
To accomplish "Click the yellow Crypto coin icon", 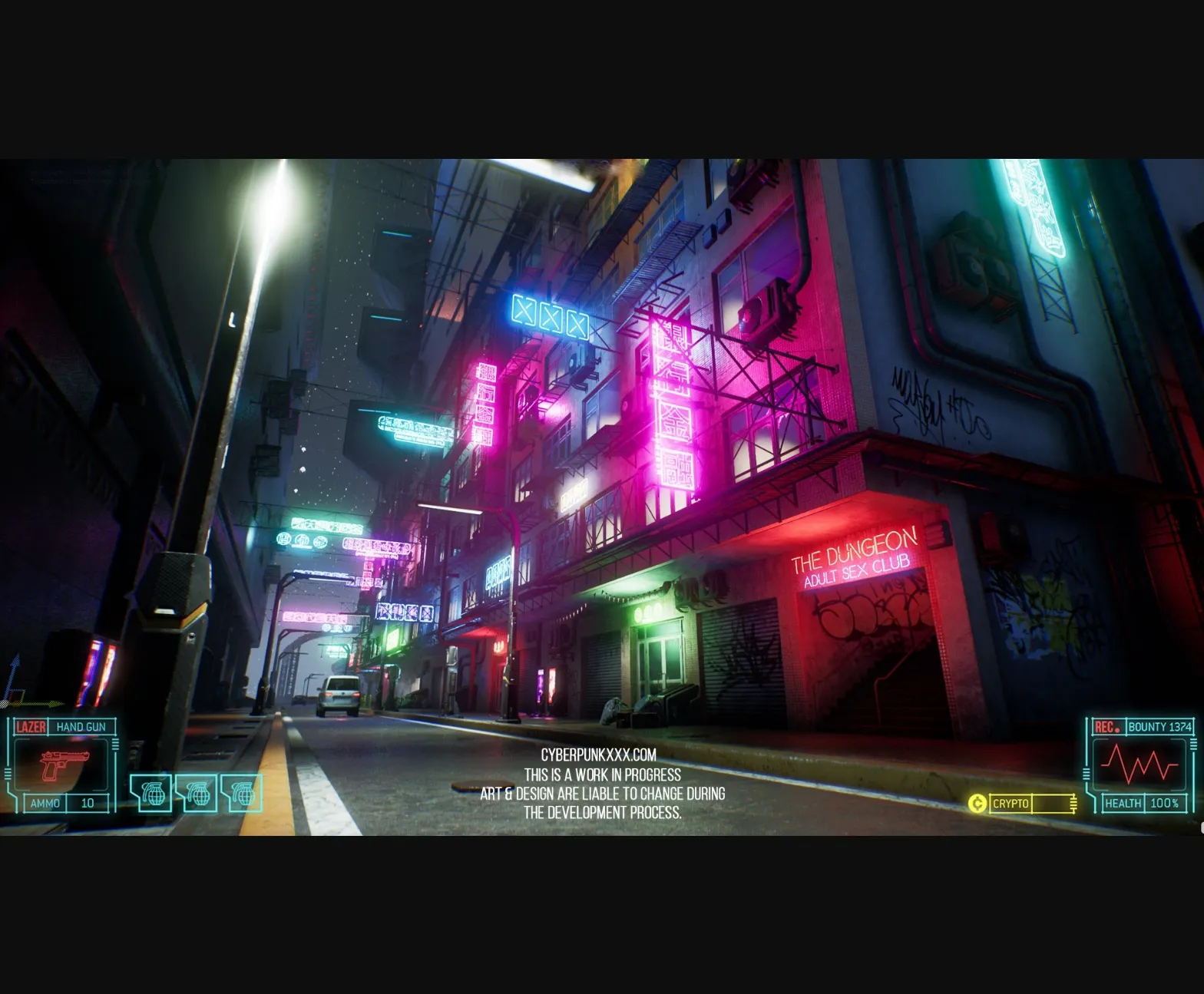I will pyautogui.click(x=977, y=802).
